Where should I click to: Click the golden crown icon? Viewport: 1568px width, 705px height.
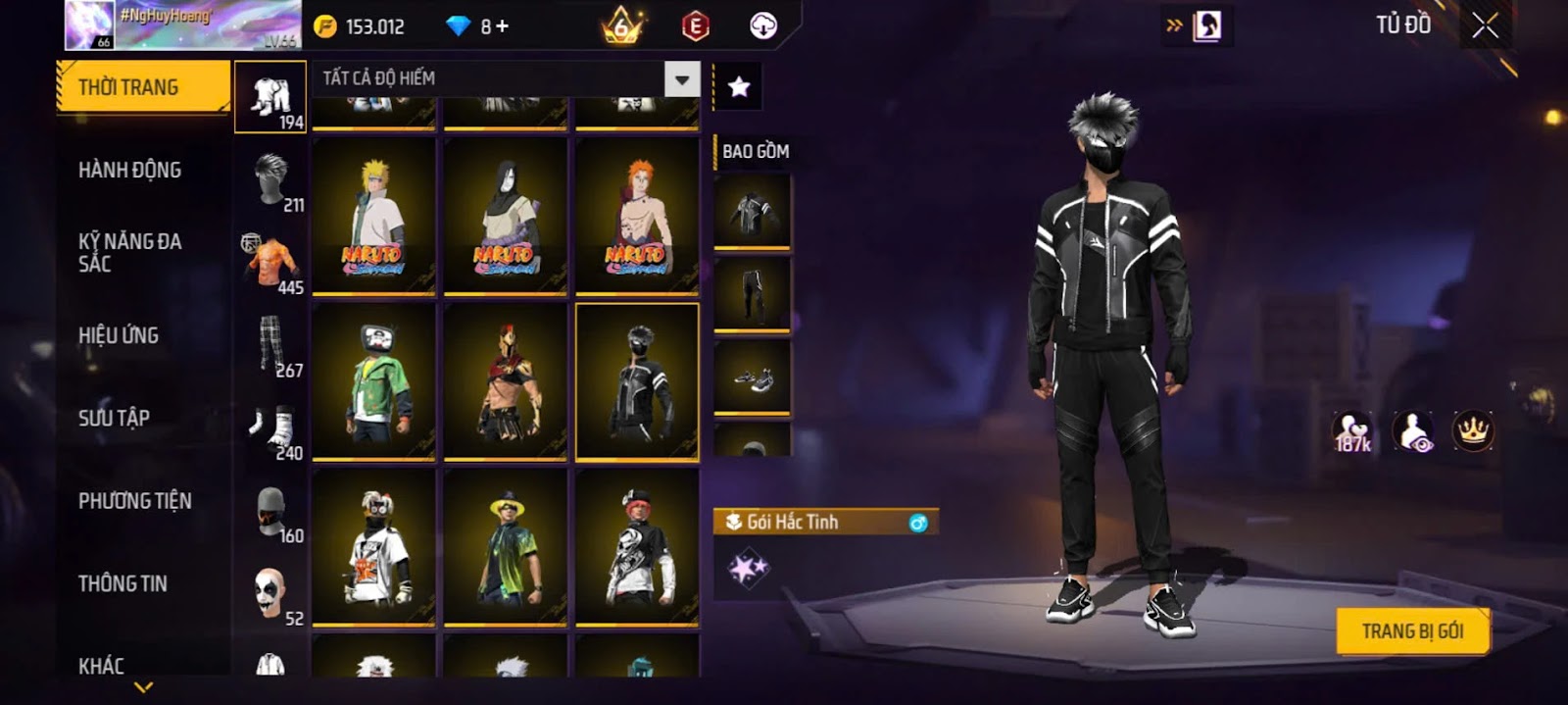coord(1472,430)
